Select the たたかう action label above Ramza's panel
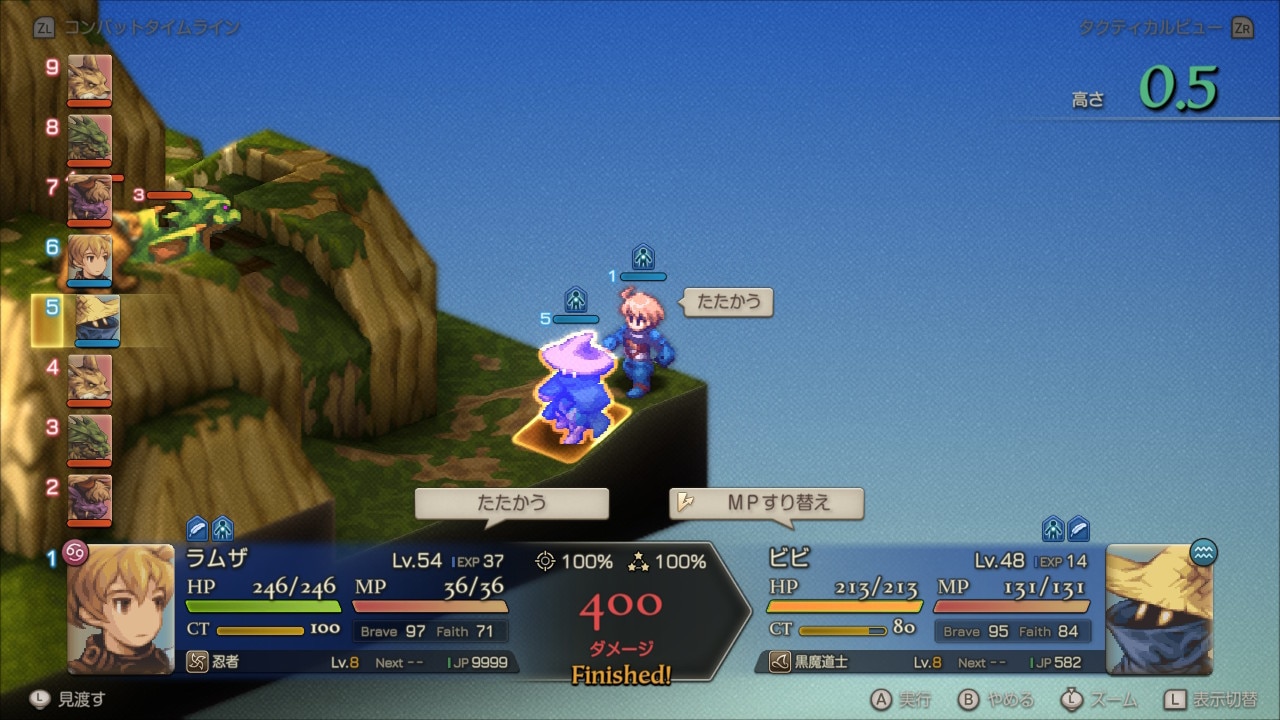The image size is (1280, 720). tap(511, 503)
